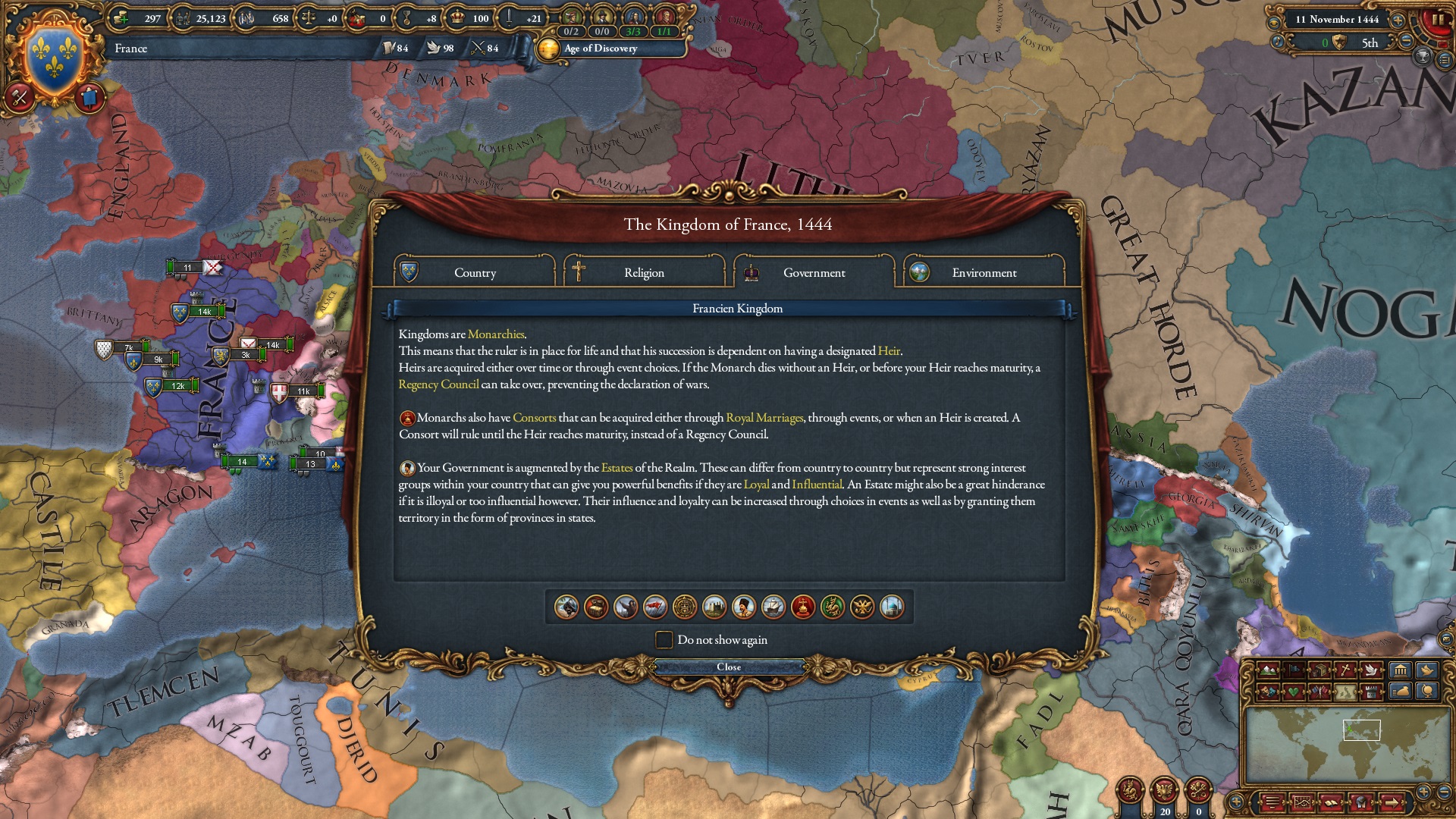Image resolution: width=1456 pixels, height=819 pixels.
Task: Switch to the political mapmode icon
Action: pos(1294,669)
